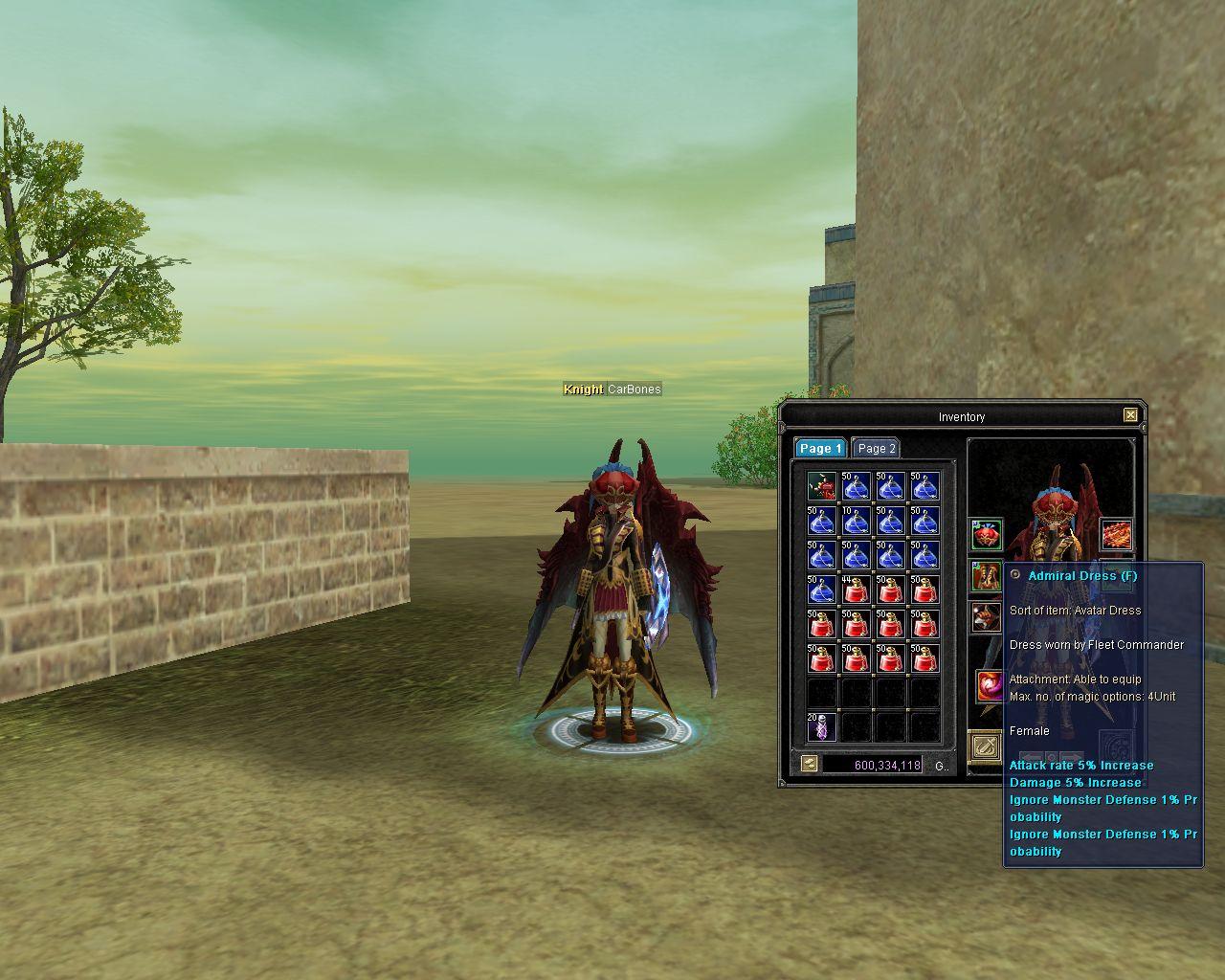Select the red helmet equipment slot

987,534
